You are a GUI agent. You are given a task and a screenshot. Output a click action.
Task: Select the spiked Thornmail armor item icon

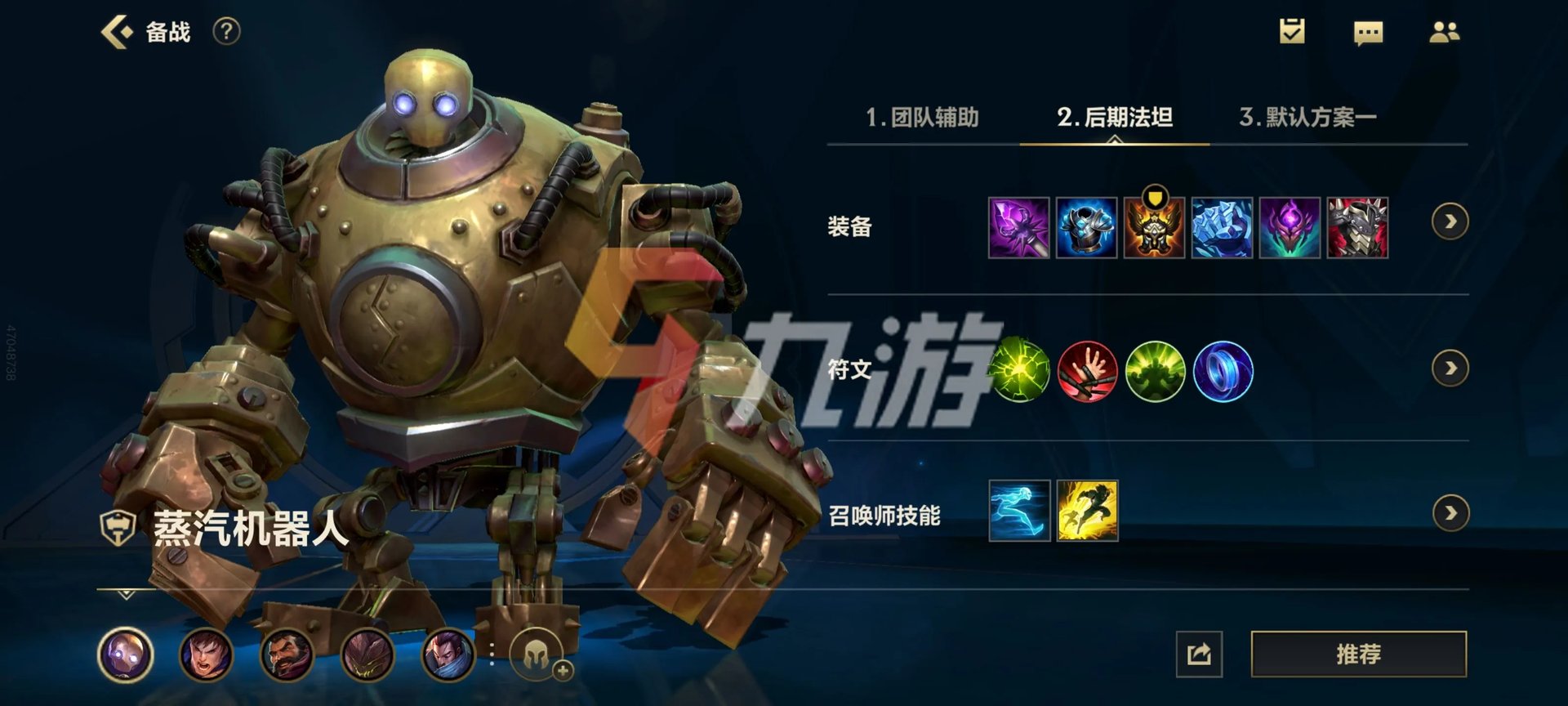[1358, 229]
